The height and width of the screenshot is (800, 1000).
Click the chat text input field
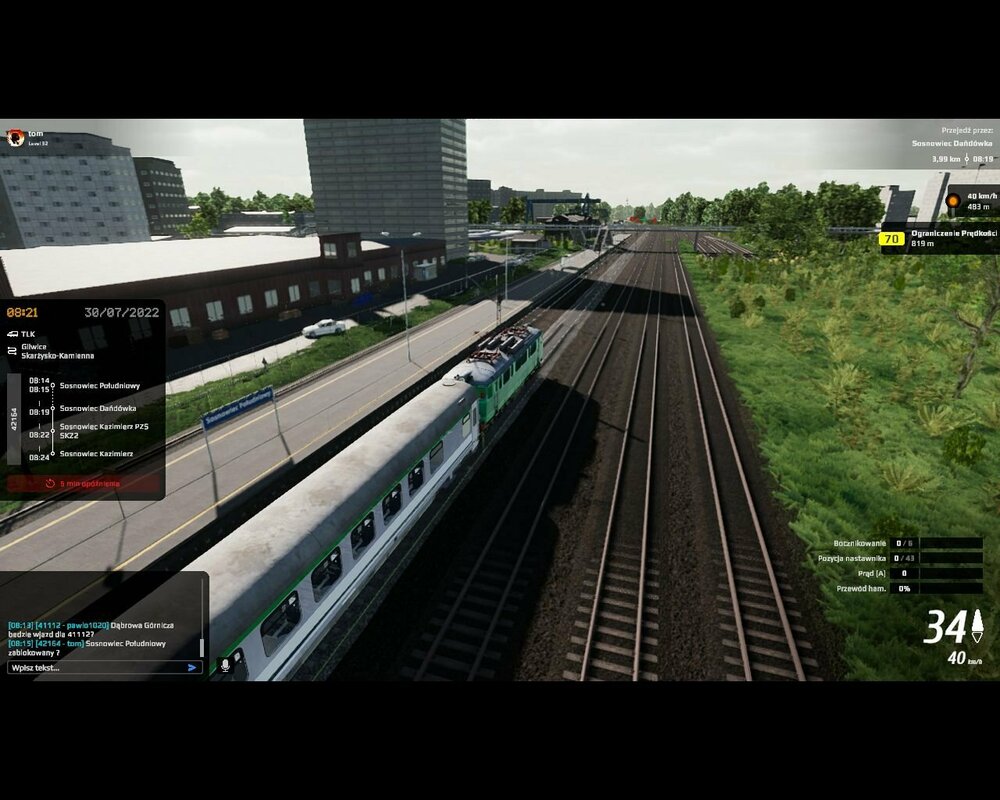[x=95, y=667]
